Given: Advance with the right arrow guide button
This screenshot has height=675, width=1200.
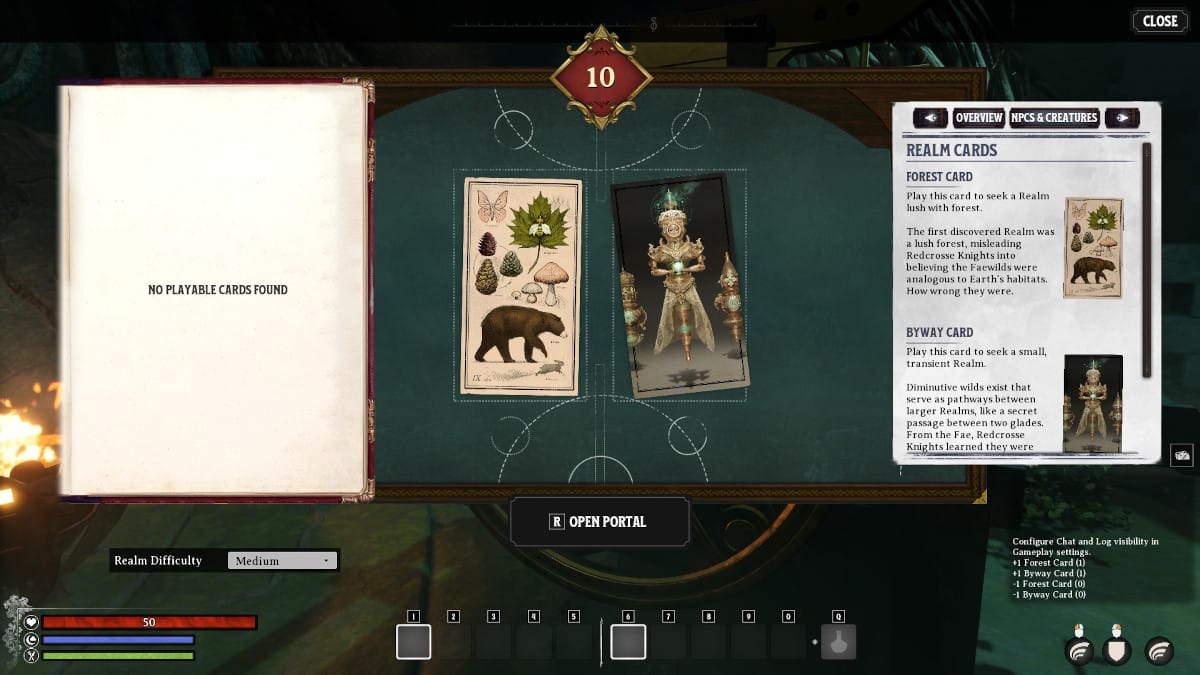Looking at the screenshot, I should 1122,118.
